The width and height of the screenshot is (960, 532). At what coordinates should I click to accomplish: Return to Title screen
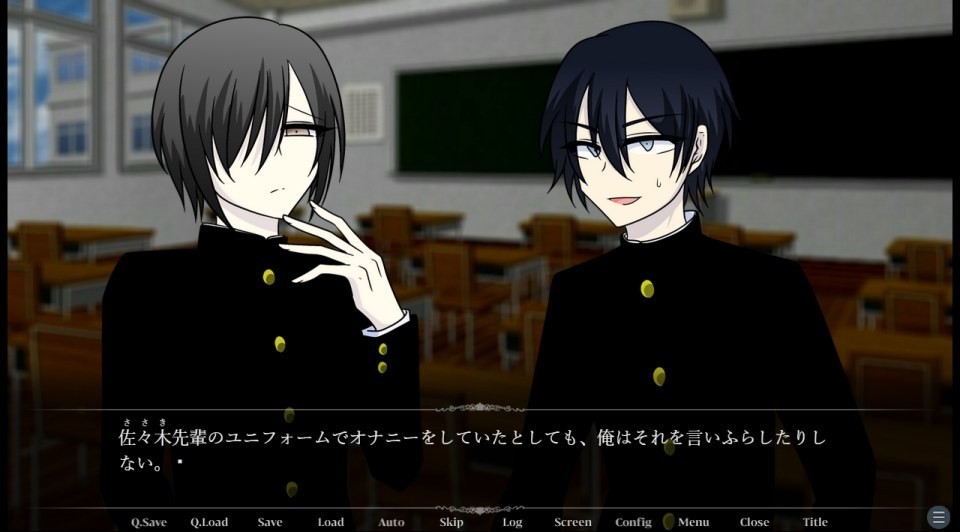pyautogui.click(x=815, y=522)
